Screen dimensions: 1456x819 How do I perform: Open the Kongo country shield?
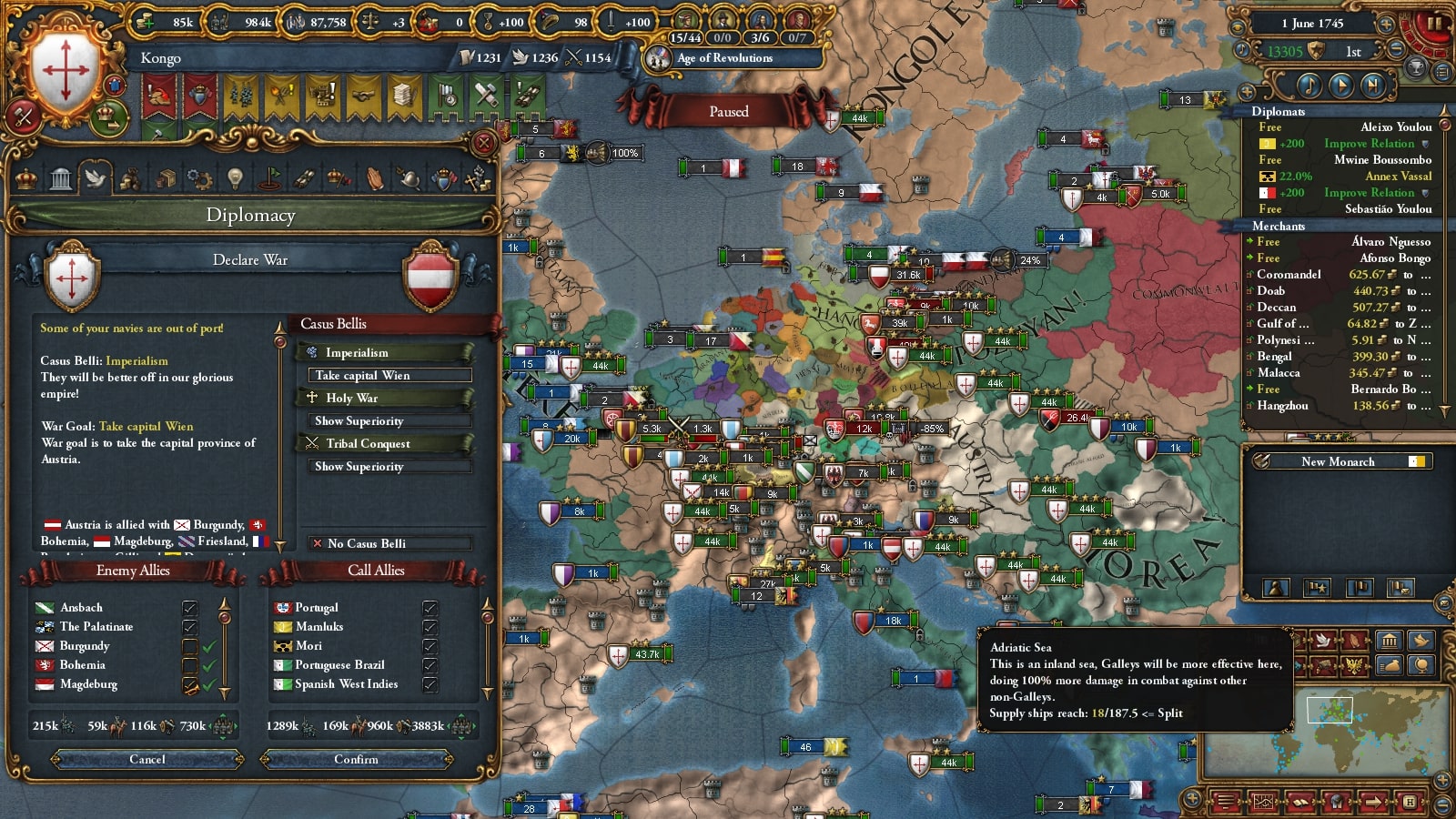click(x=66, y=70)
